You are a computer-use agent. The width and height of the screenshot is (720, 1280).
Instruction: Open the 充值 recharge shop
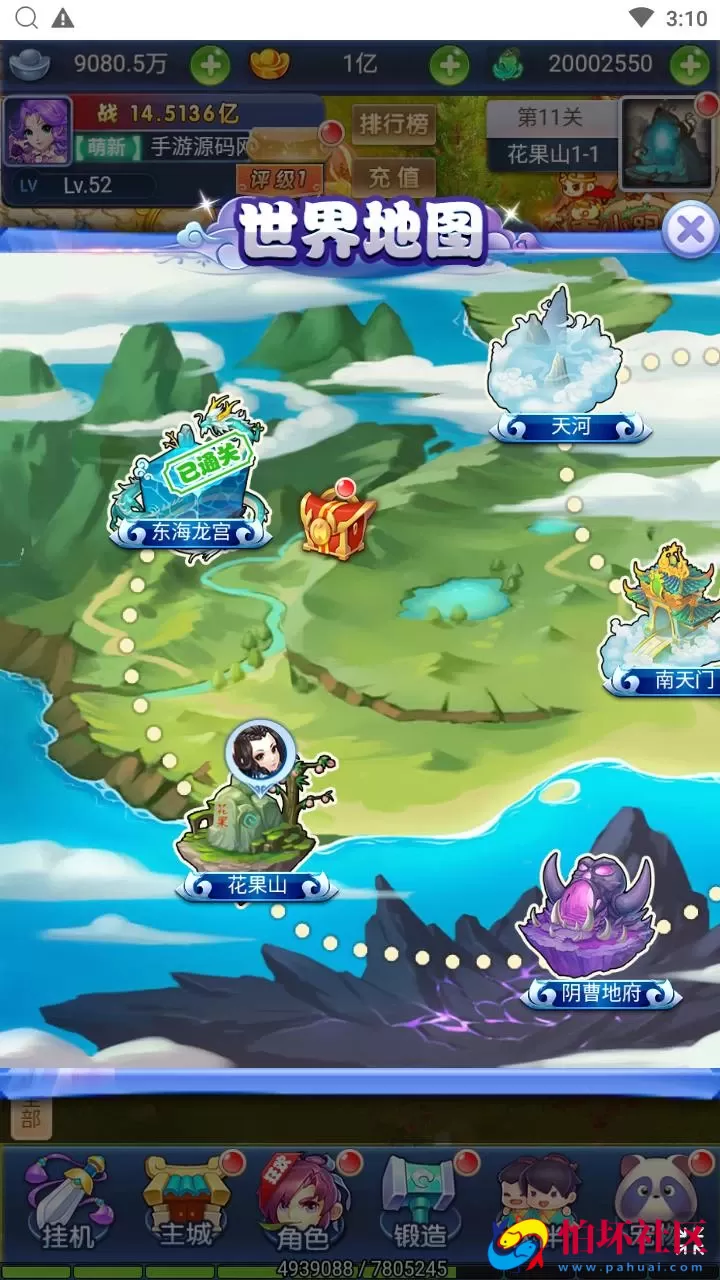pyautogui.click(x=394, y=177)
